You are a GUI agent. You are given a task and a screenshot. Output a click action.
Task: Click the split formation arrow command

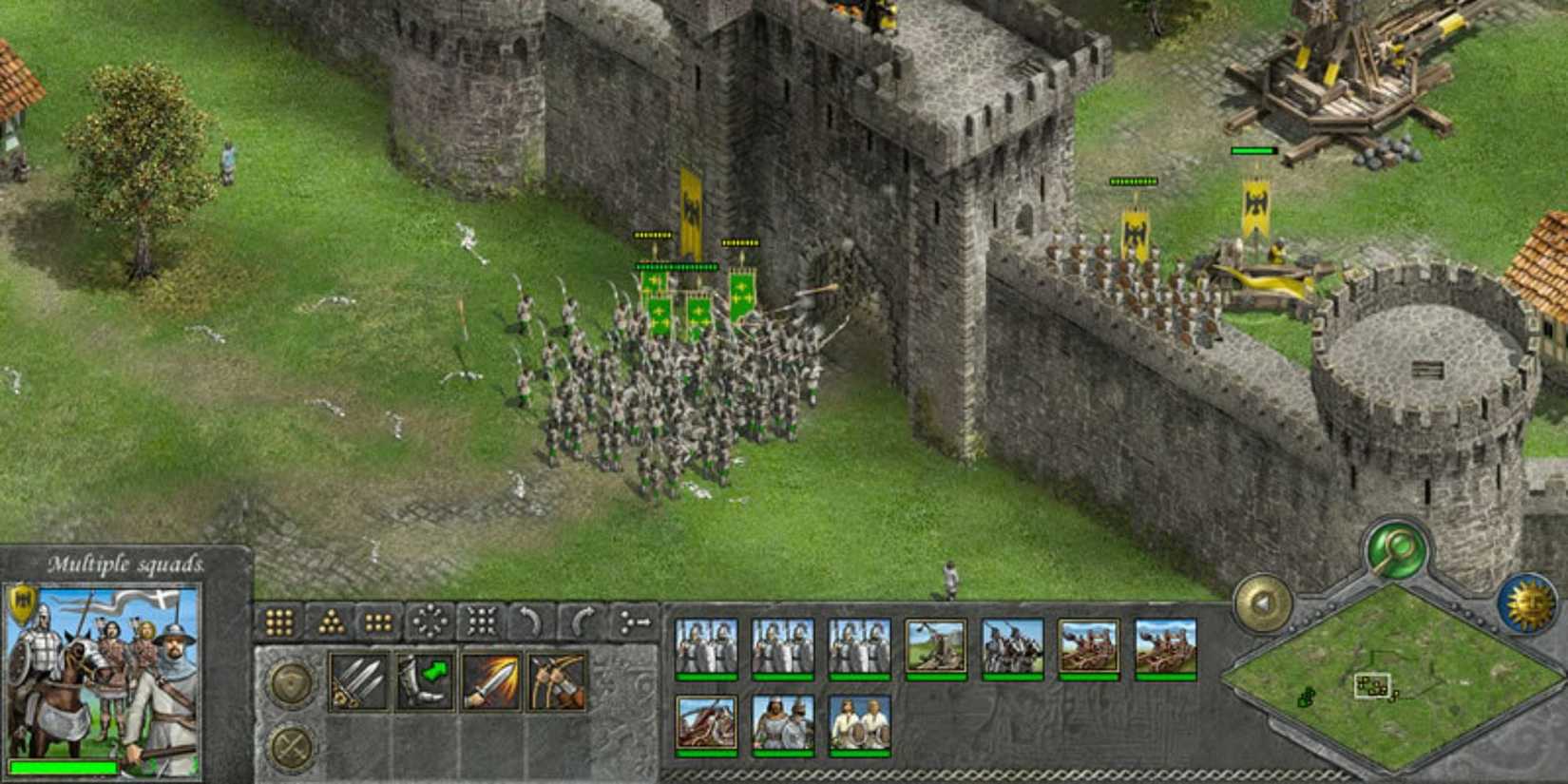(633, 621)
